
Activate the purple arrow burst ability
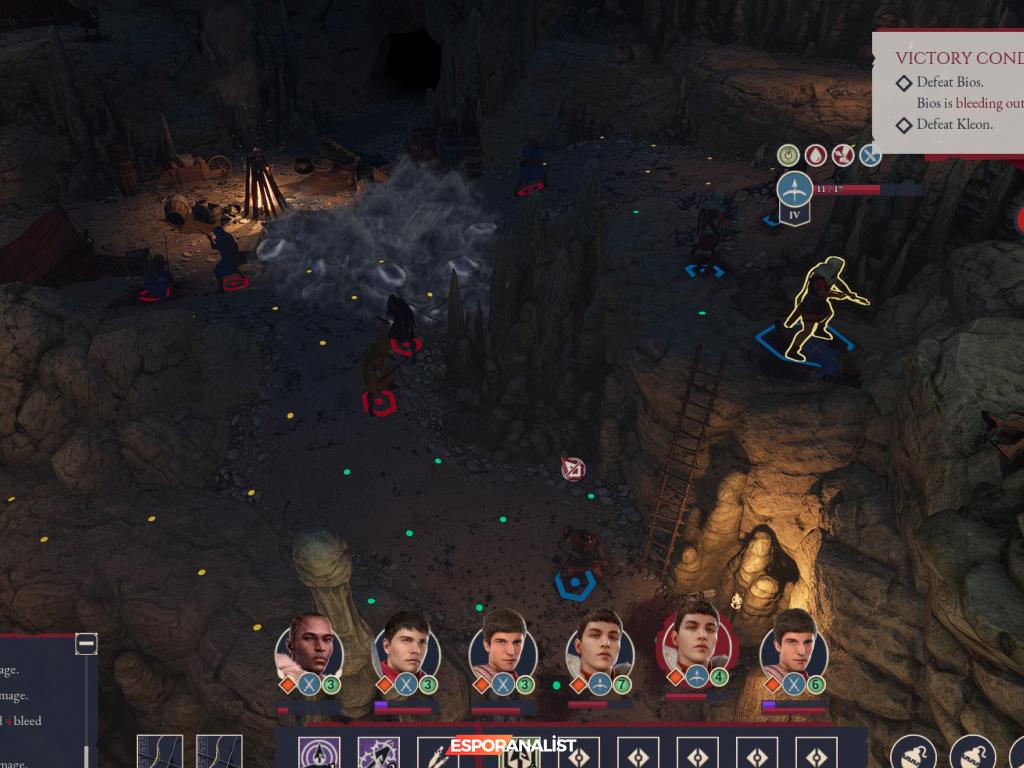tap(379, 753)
